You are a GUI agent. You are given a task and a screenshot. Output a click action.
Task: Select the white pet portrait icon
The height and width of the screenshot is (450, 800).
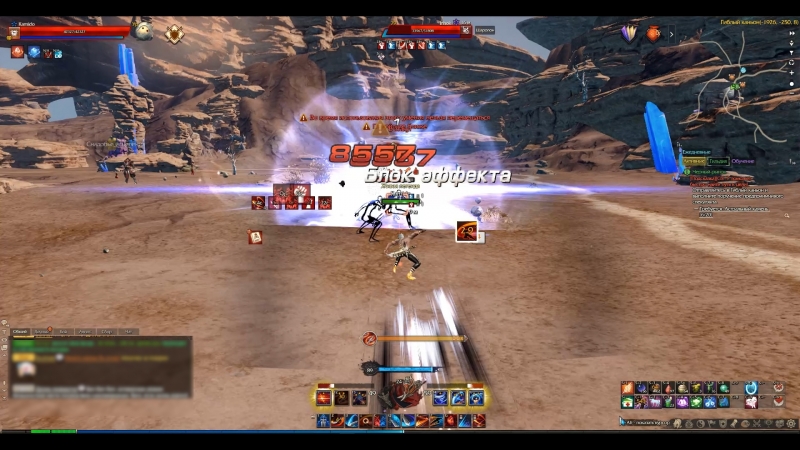[141, 30]
